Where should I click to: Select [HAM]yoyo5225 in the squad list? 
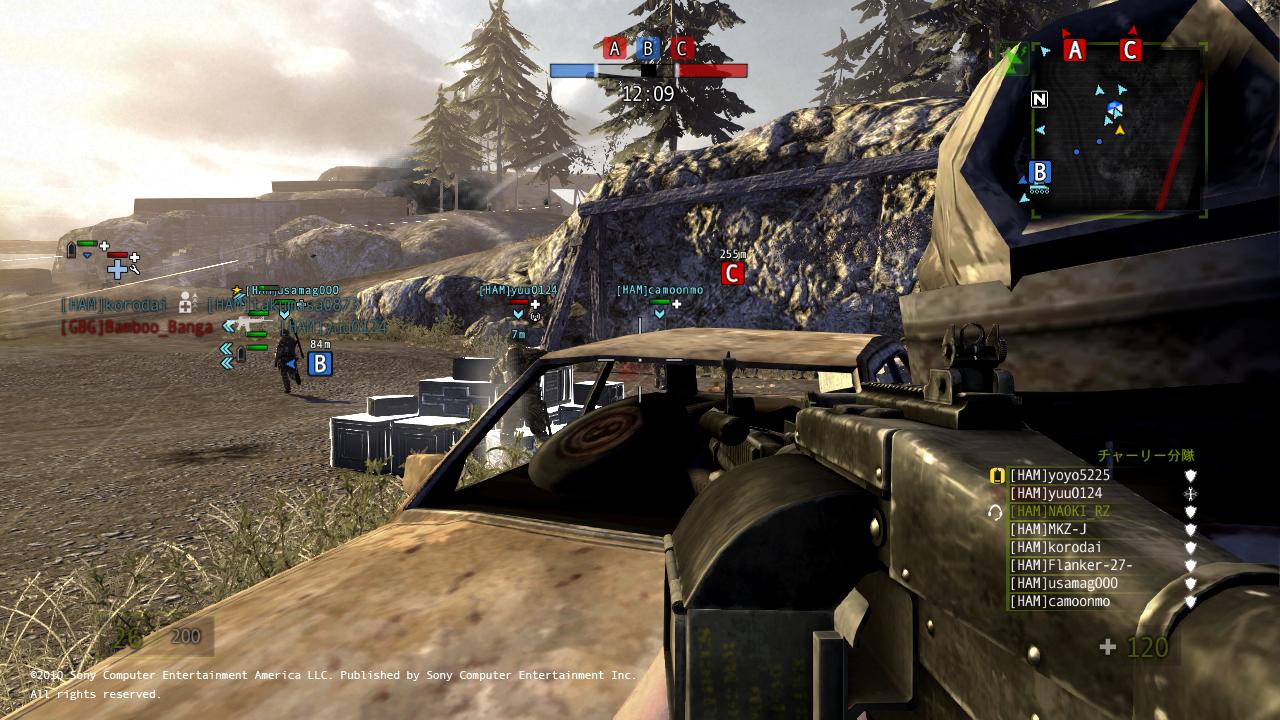point(1059,476)
